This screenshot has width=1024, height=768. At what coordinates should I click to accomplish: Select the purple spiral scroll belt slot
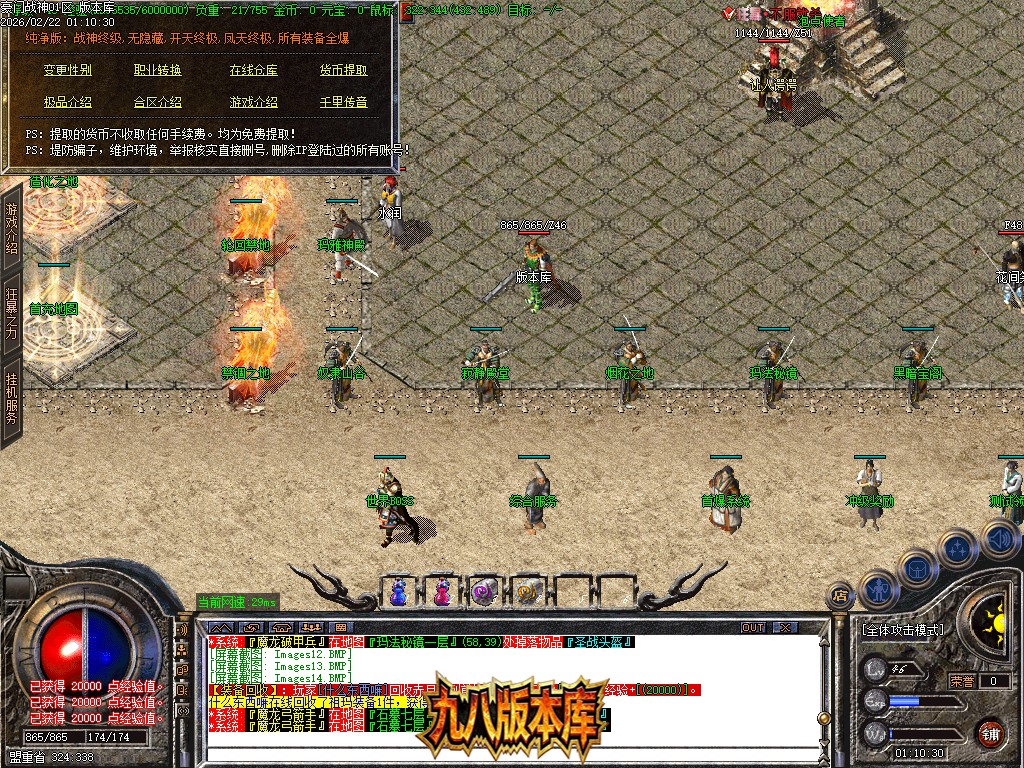pos(484,592)
